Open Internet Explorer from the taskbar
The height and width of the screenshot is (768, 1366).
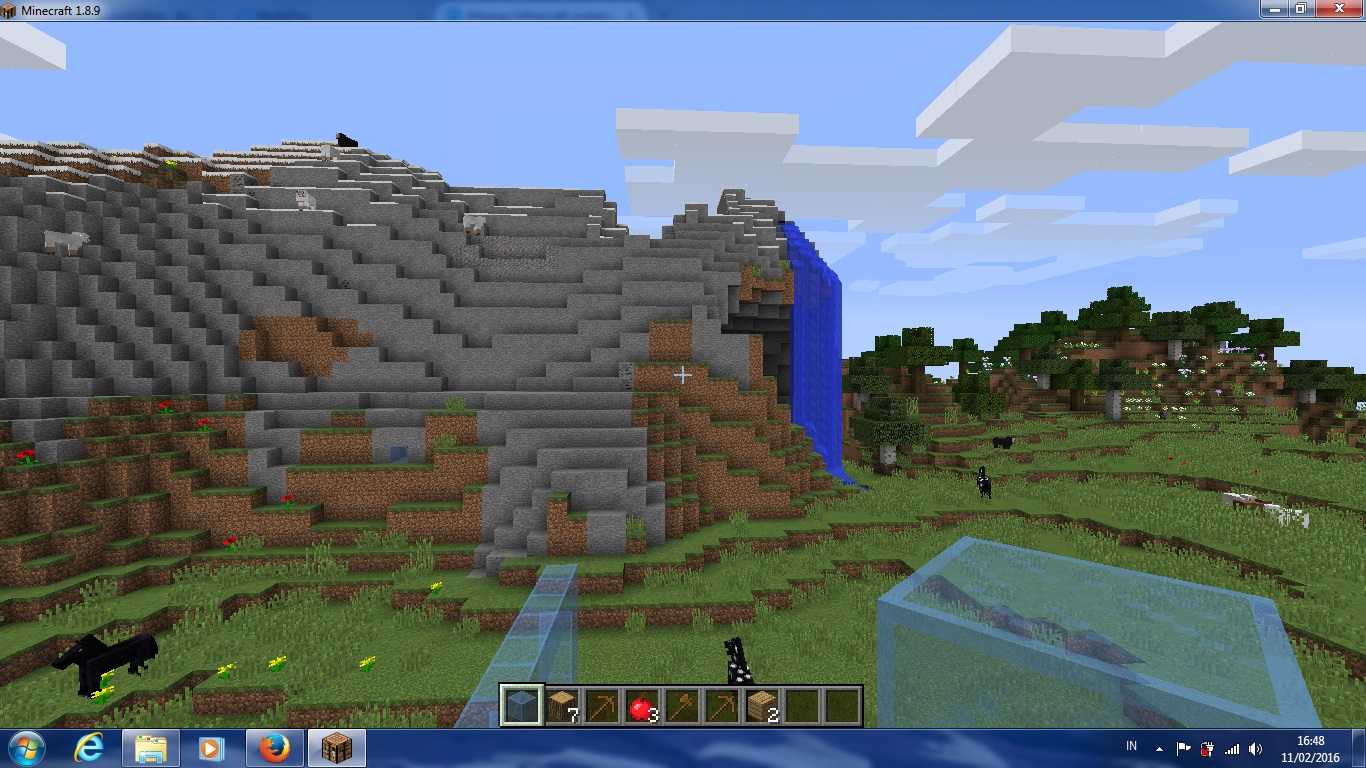click(88, 747)
